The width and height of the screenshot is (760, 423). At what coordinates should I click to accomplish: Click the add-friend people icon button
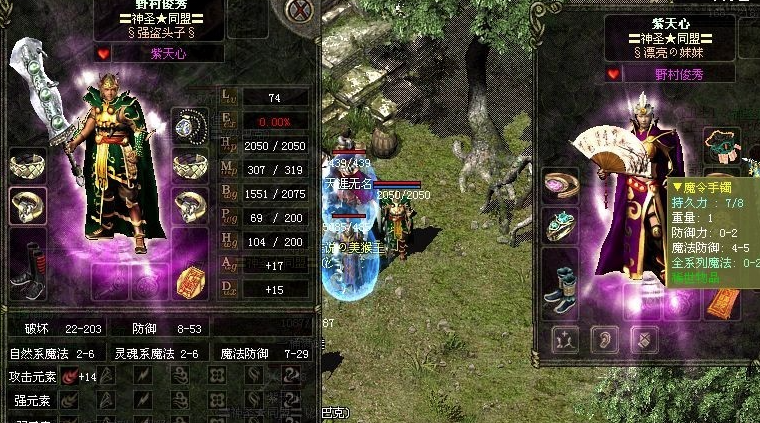pos(562,339)
